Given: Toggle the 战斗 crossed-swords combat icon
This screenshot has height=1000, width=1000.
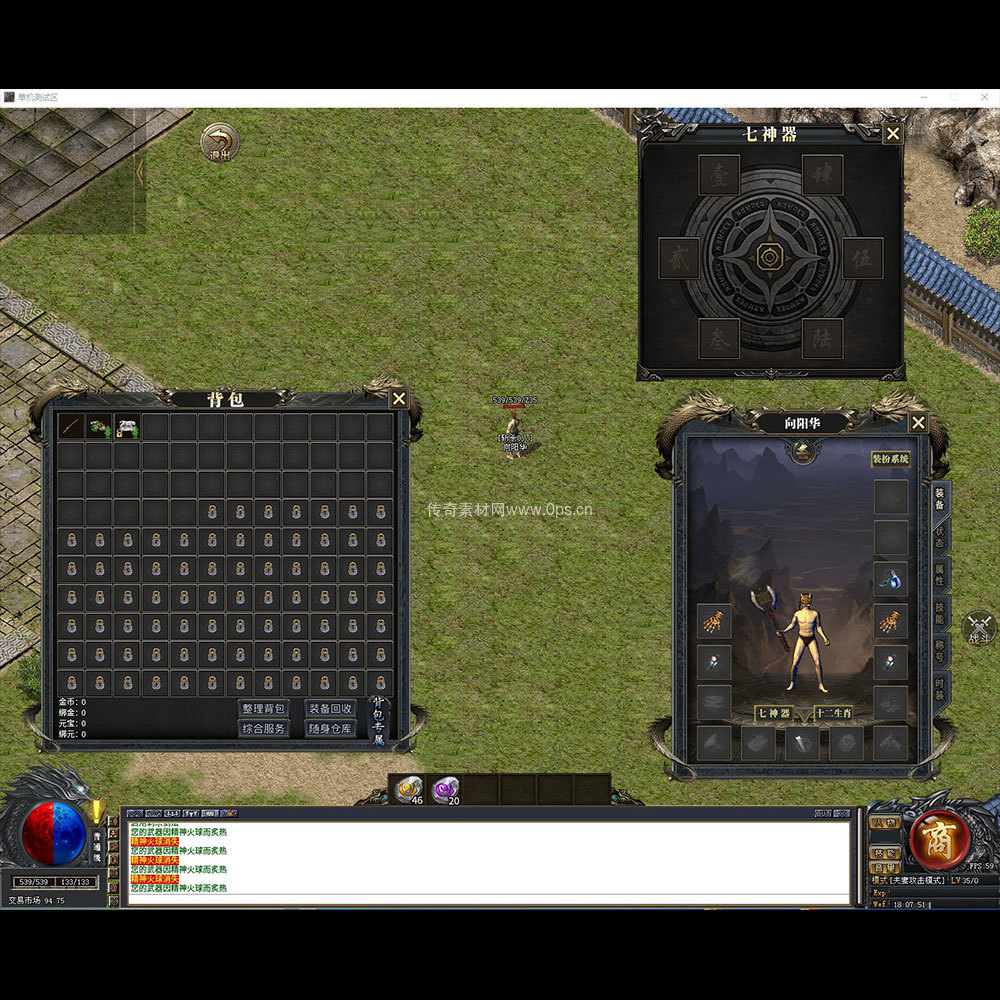Looking at the screenshot, I should pyautogui.click(x=978, y=628).
